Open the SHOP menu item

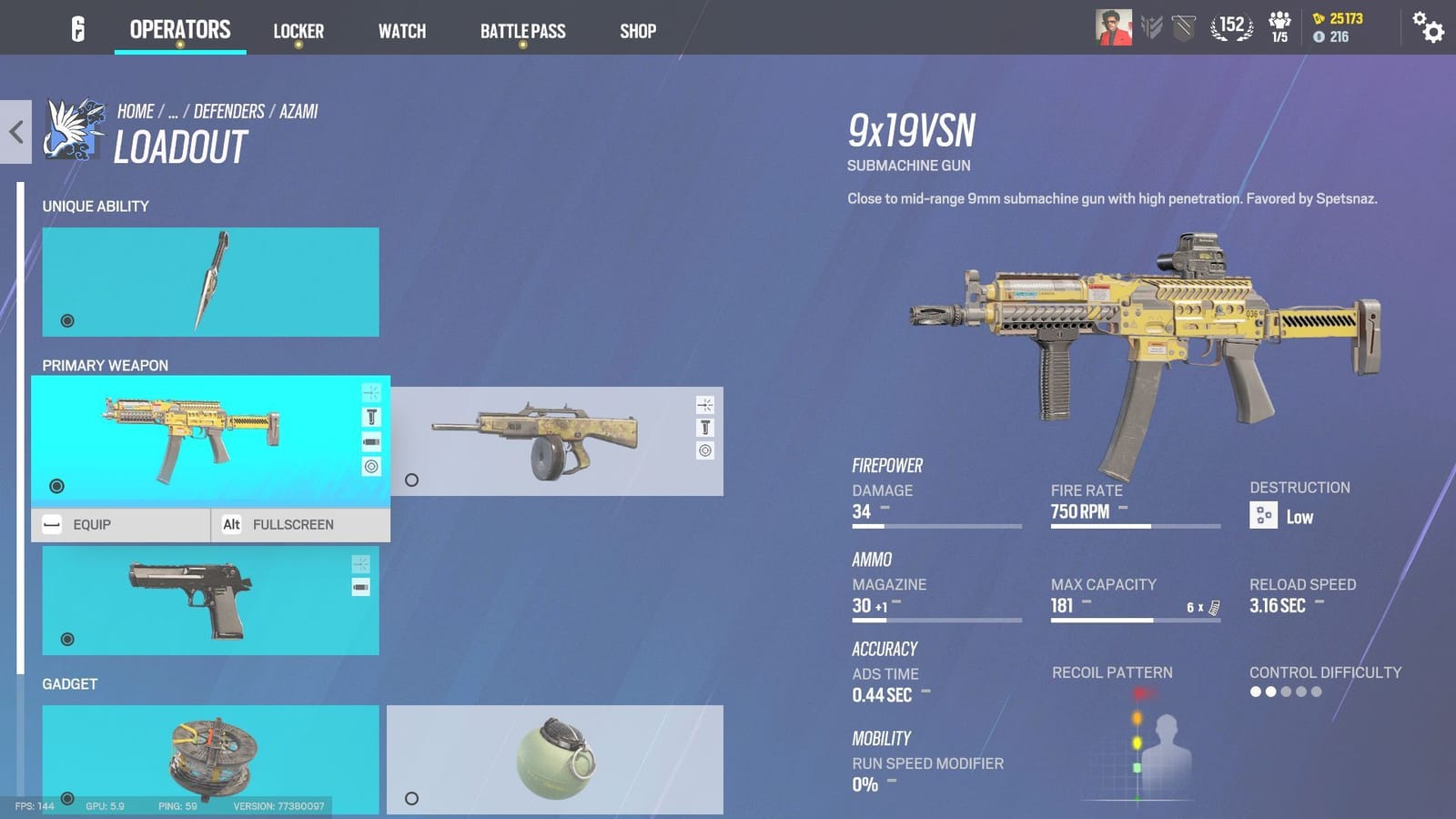point(637,30)
